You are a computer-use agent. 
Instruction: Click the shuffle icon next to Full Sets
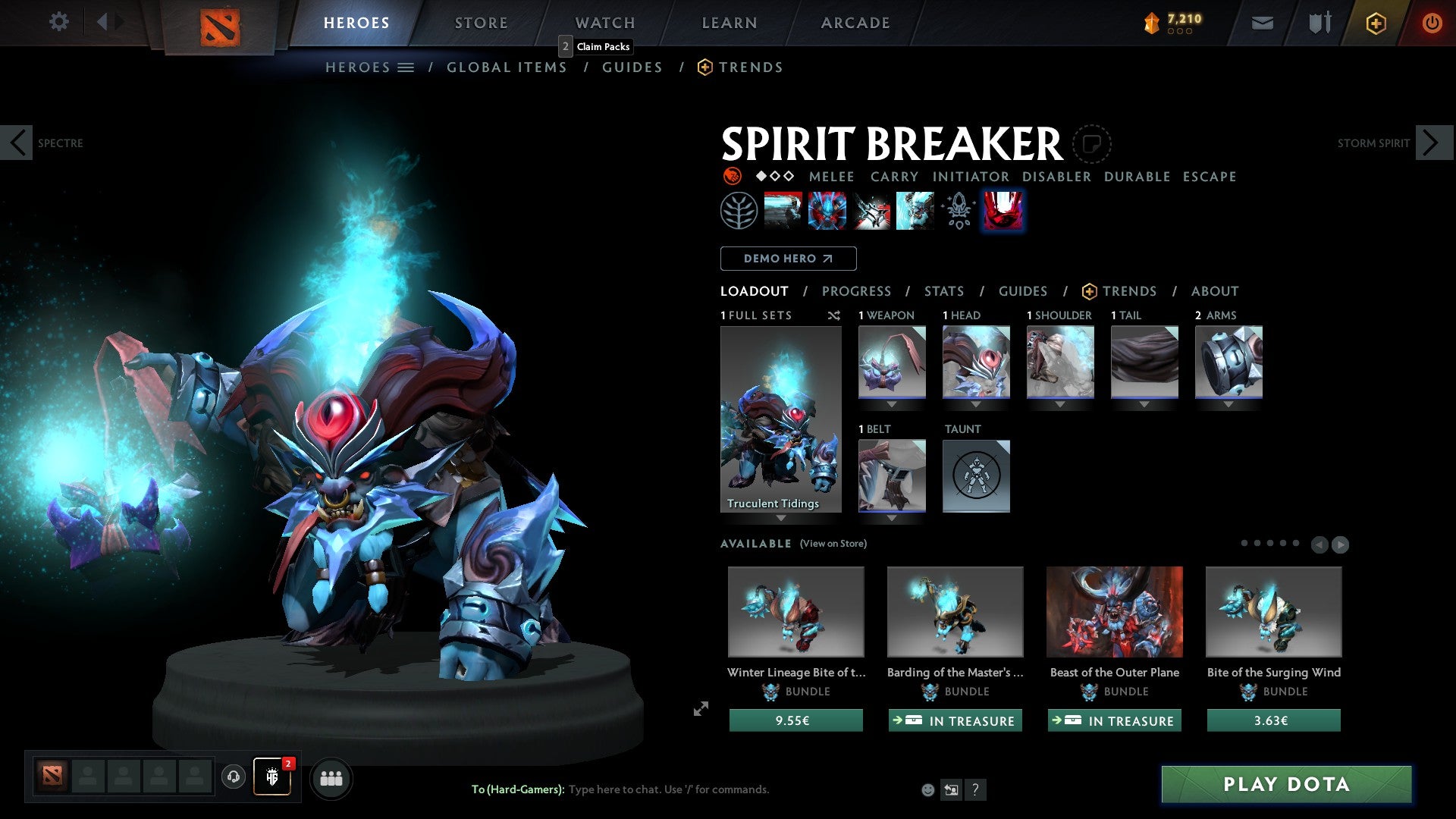833,315
